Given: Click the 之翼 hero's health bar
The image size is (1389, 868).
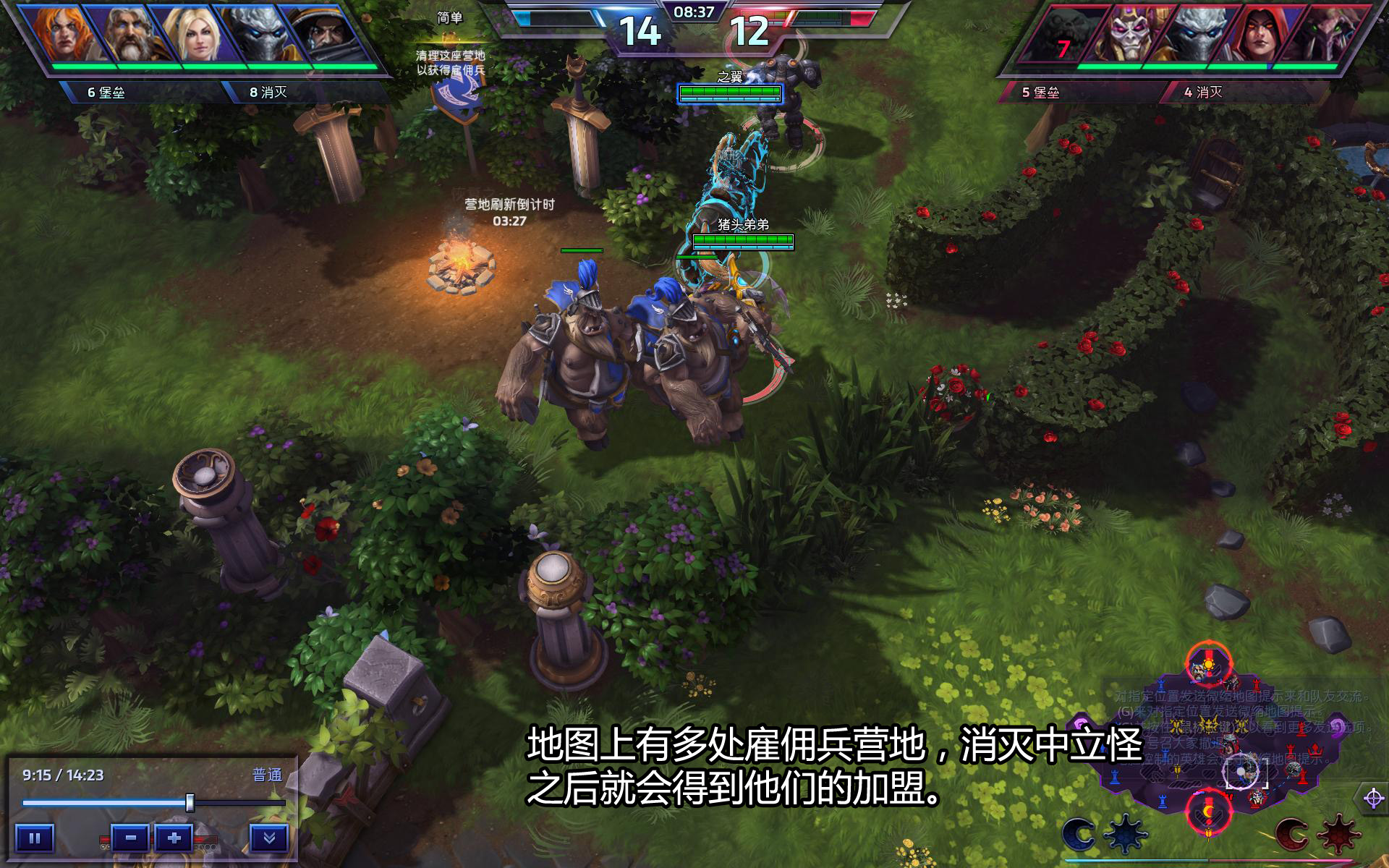Looking at the screenshot, I should pos(731,91).
